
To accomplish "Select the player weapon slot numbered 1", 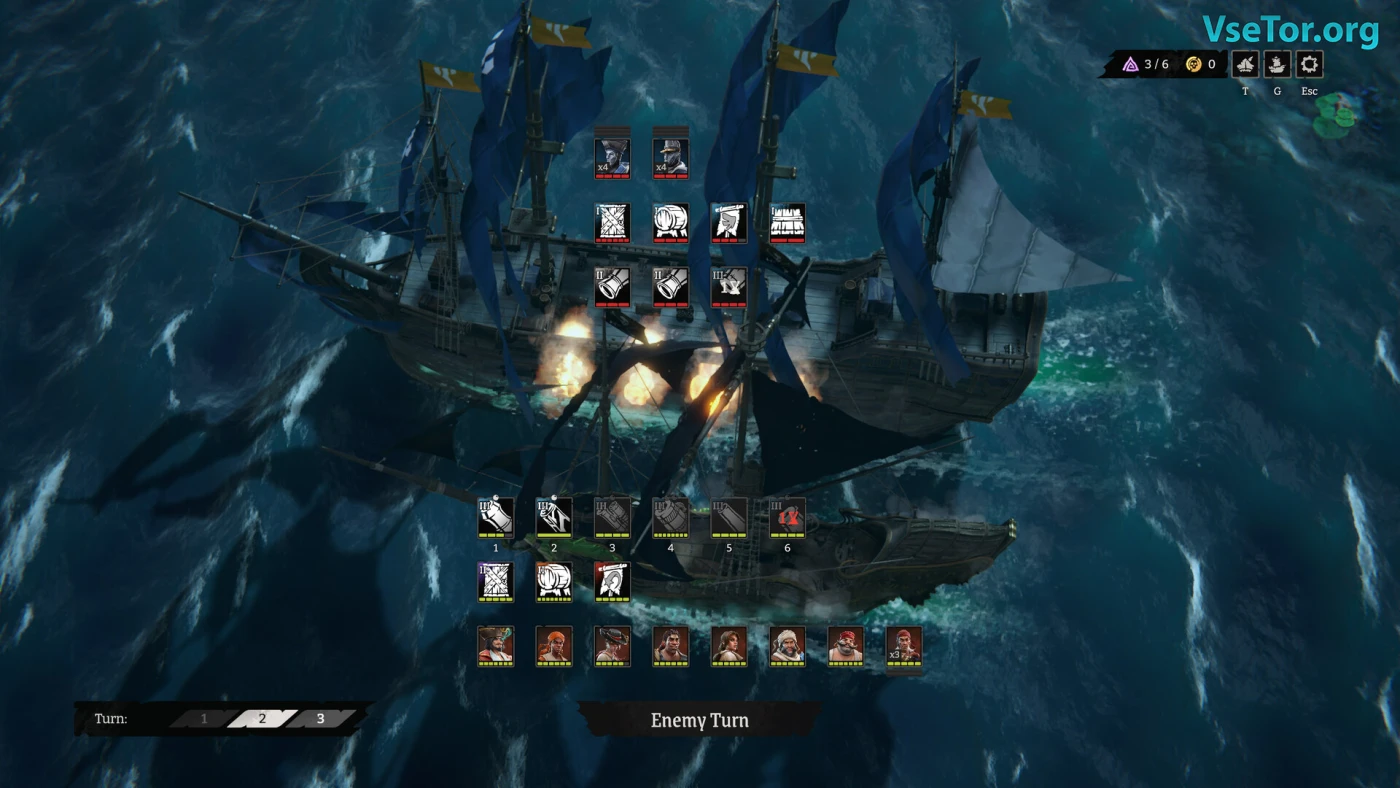I will click(496, 517).
